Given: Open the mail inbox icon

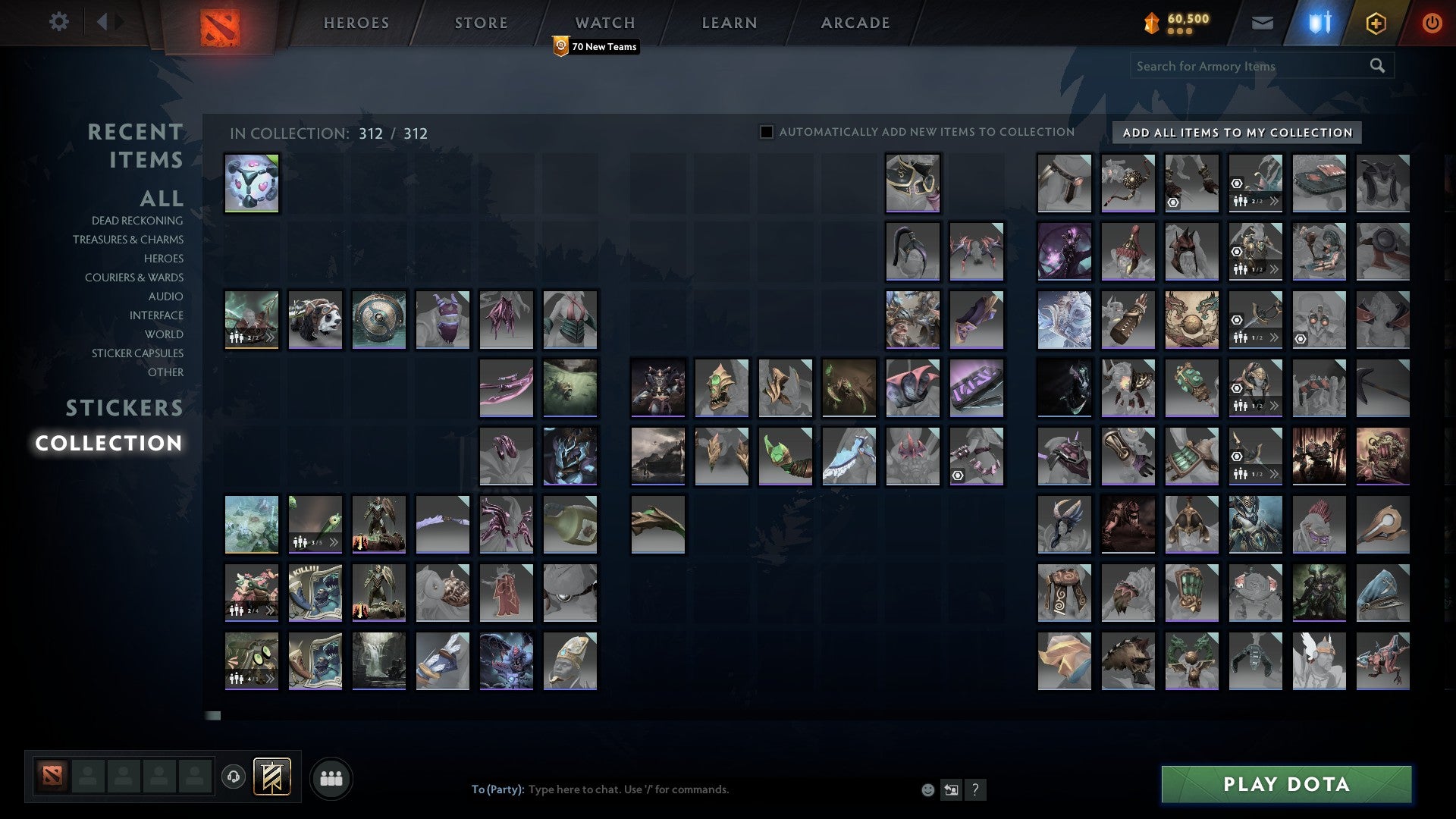Looking at the screenshot, I should coord(1263,23).
